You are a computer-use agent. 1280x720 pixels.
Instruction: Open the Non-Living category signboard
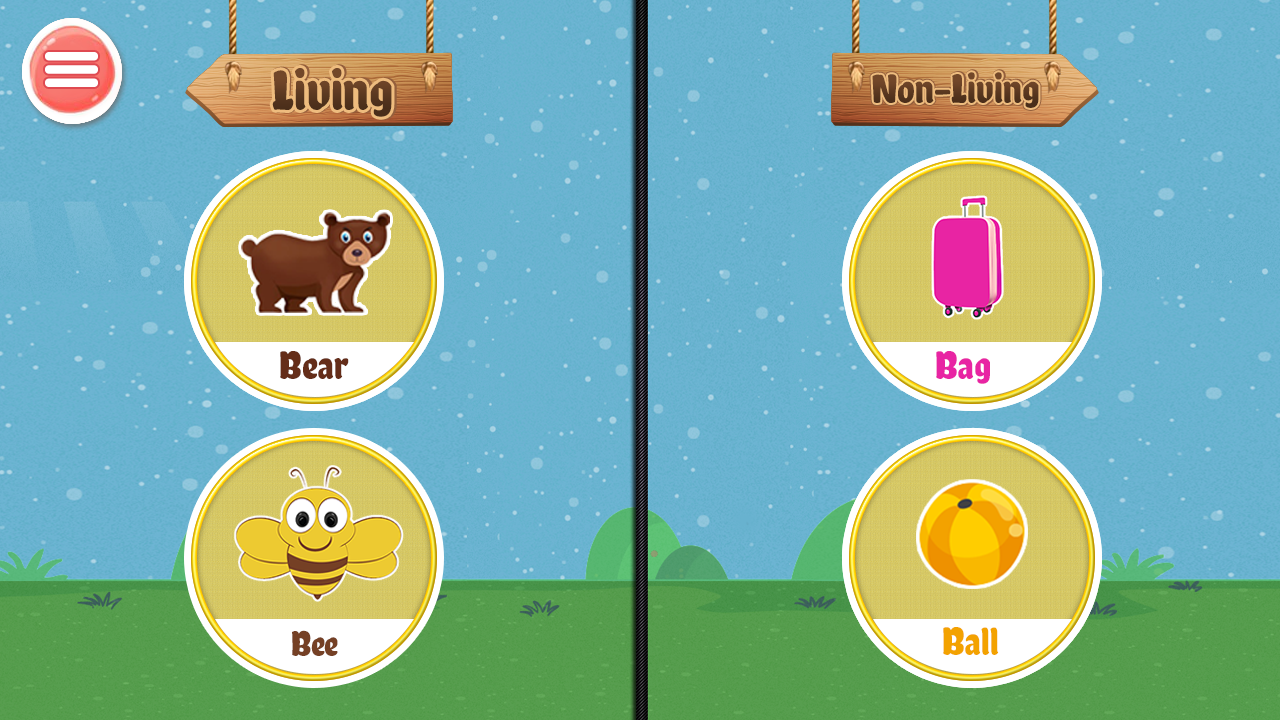pyautogui.click(x=965, y=90)
